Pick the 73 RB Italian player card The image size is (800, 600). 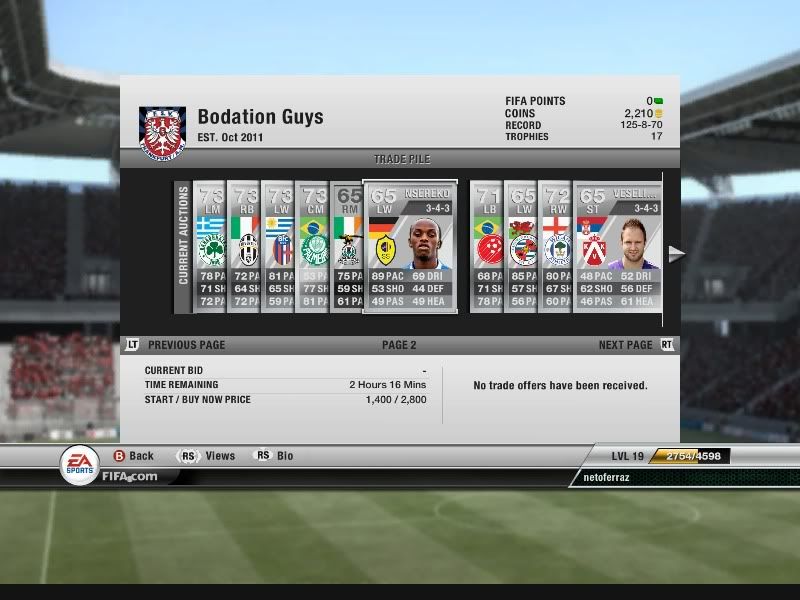click(x=244, y=247)
